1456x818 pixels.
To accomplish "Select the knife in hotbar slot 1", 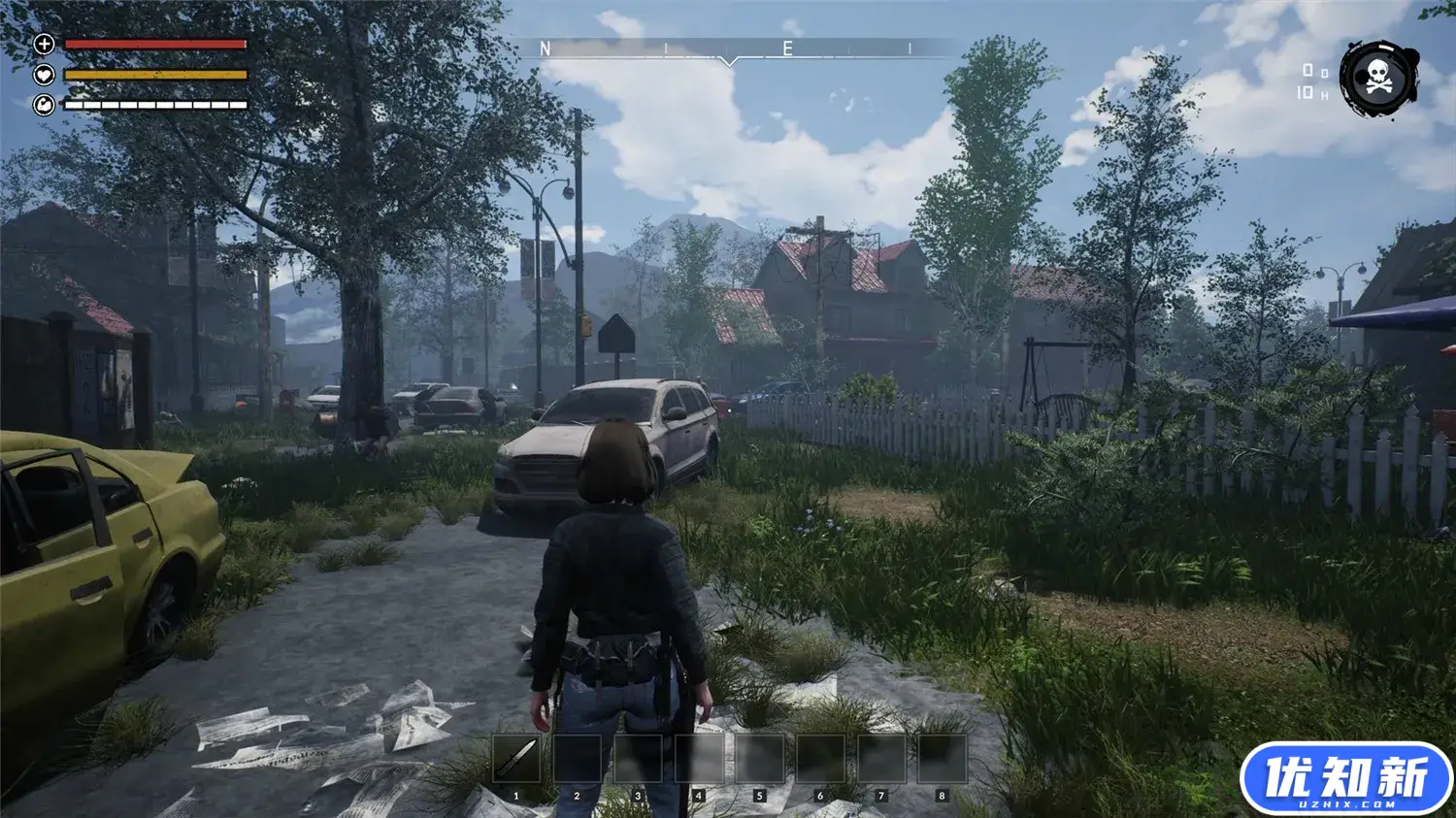I will point(515,760).
